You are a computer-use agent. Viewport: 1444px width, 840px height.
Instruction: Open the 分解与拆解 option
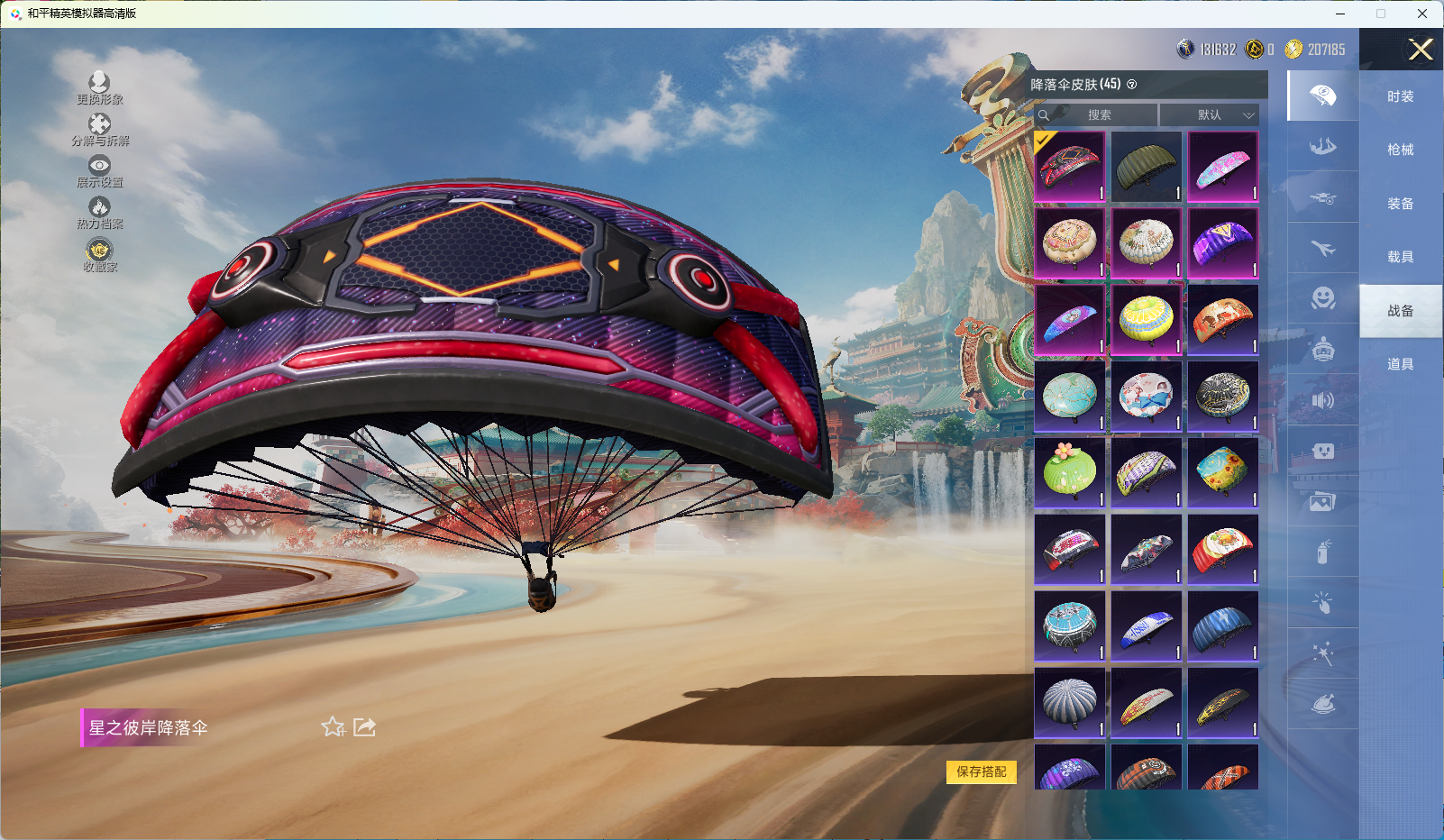[x=99, y=130]
